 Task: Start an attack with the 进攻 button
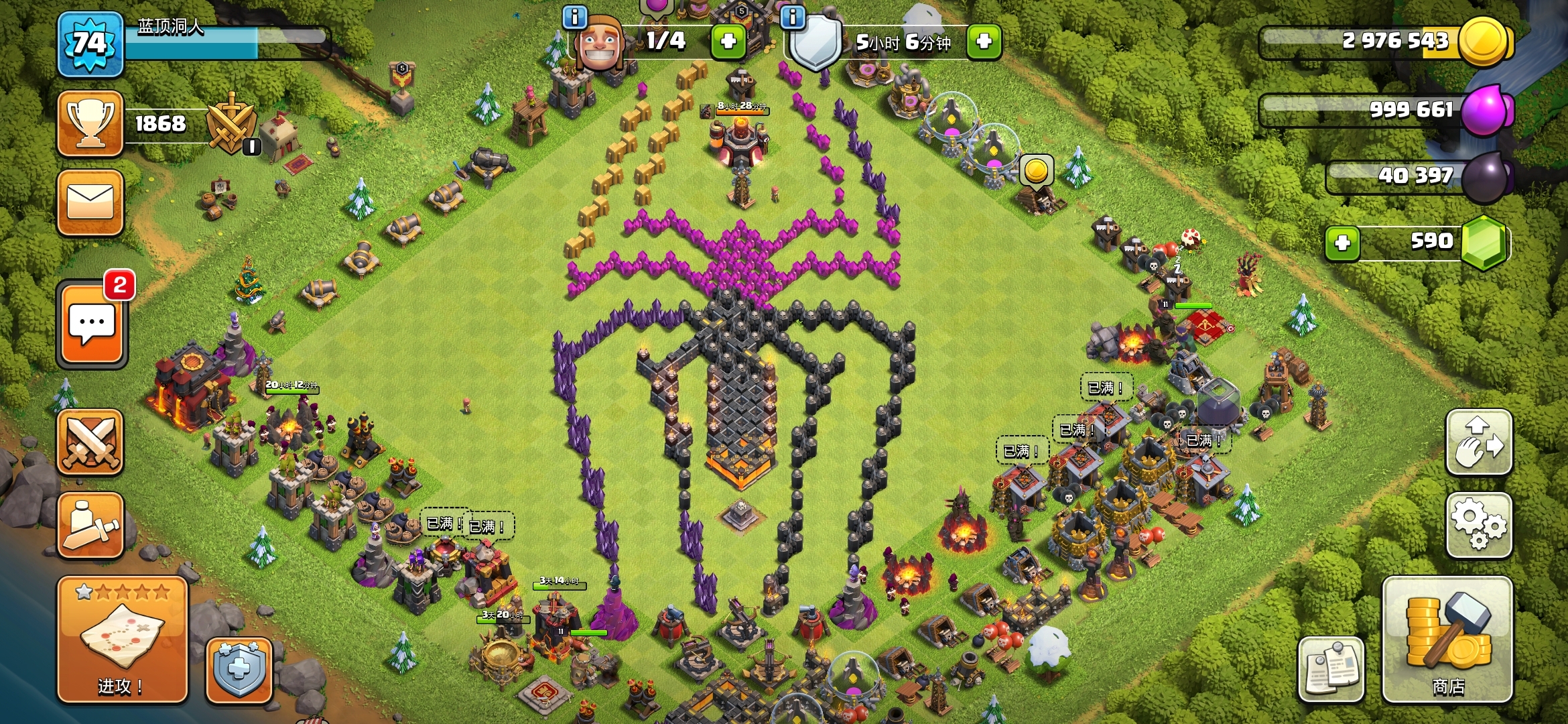pyautogui.click(x=122, y=639)
